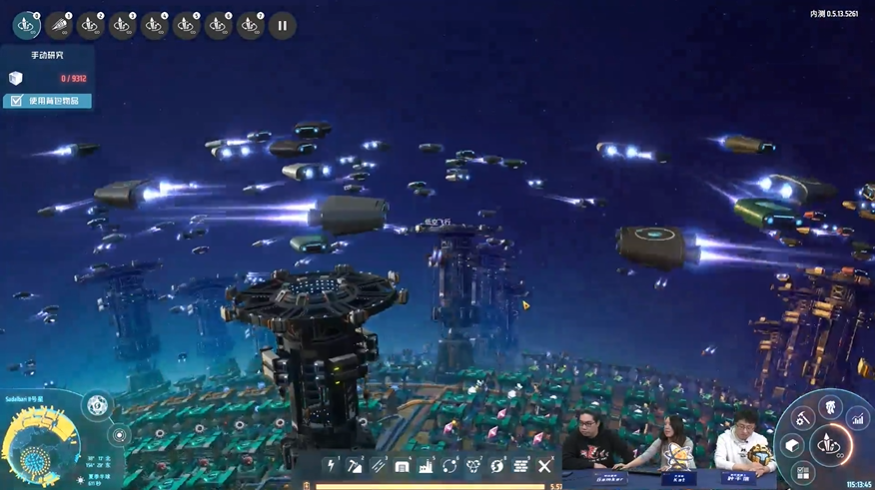The width and height of the screenshot is (875, 490).
Task: Open the power category with lightning bolt
Action: pyautogui.click(x=333, y=466)
